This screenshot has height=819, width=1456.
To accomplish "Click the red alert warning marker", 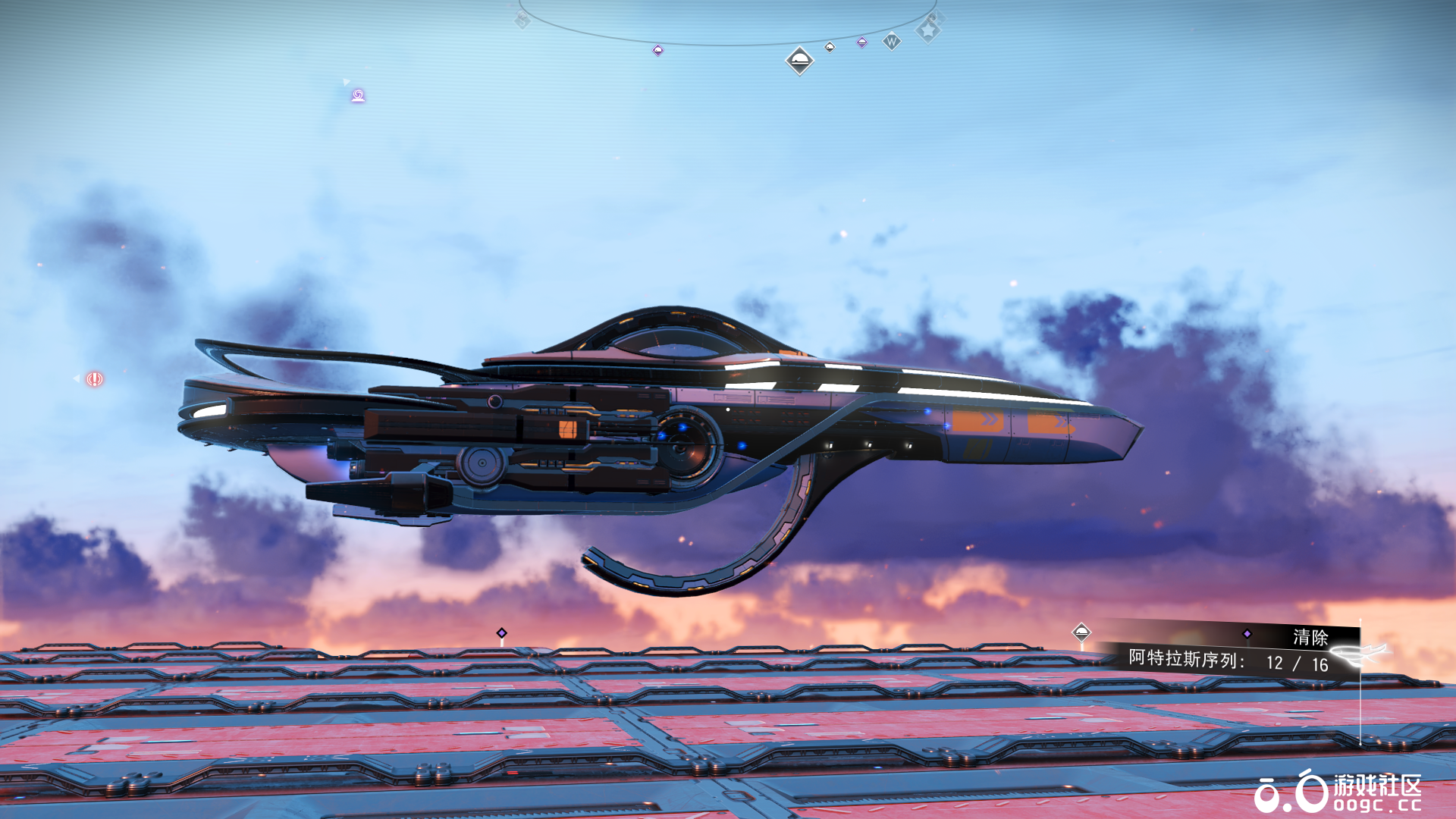I will [94, 379].
